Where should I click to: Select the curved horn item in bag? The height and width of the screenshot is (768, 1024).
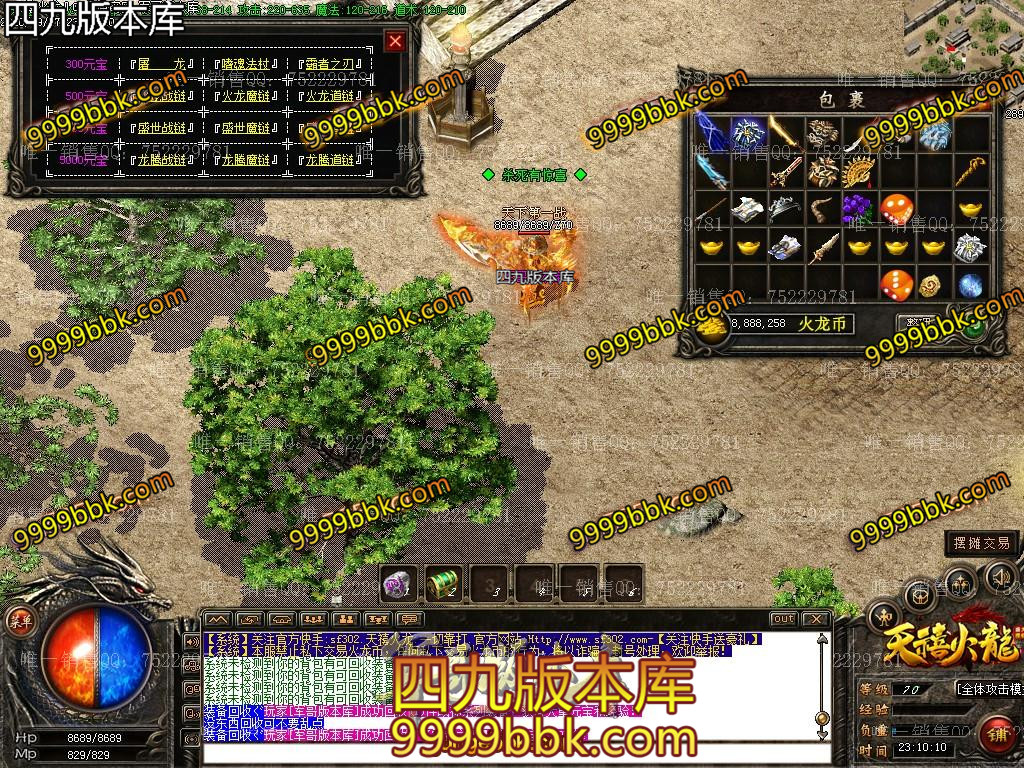point(820,209)
